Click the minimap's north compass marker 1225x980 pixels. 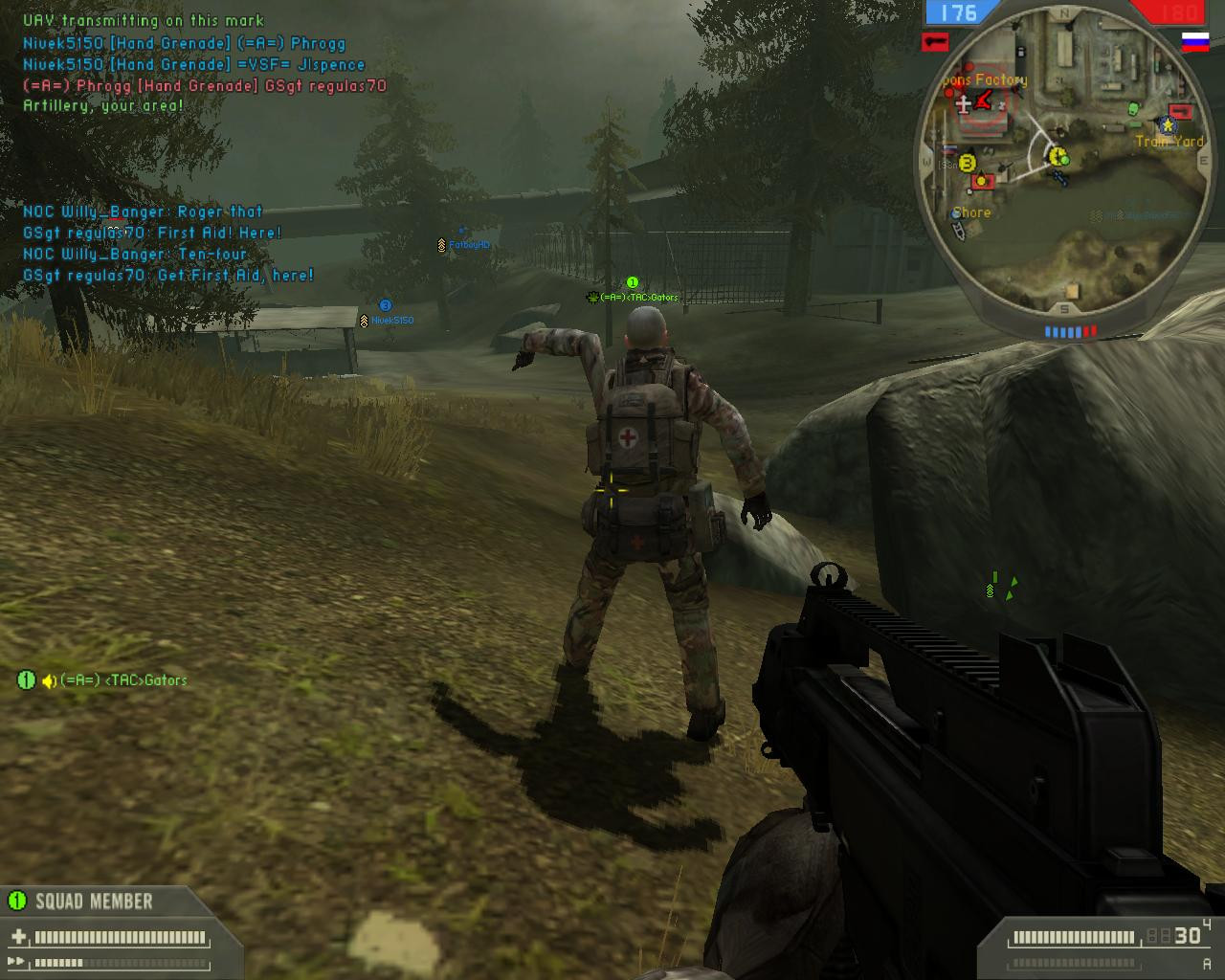(x=1064, y=13)
